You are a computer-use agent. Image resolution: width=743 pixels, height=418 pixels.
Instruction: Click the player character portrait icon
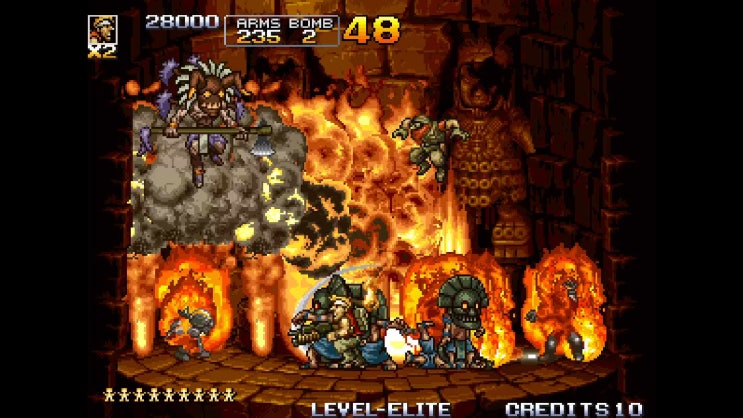[102, 29]
